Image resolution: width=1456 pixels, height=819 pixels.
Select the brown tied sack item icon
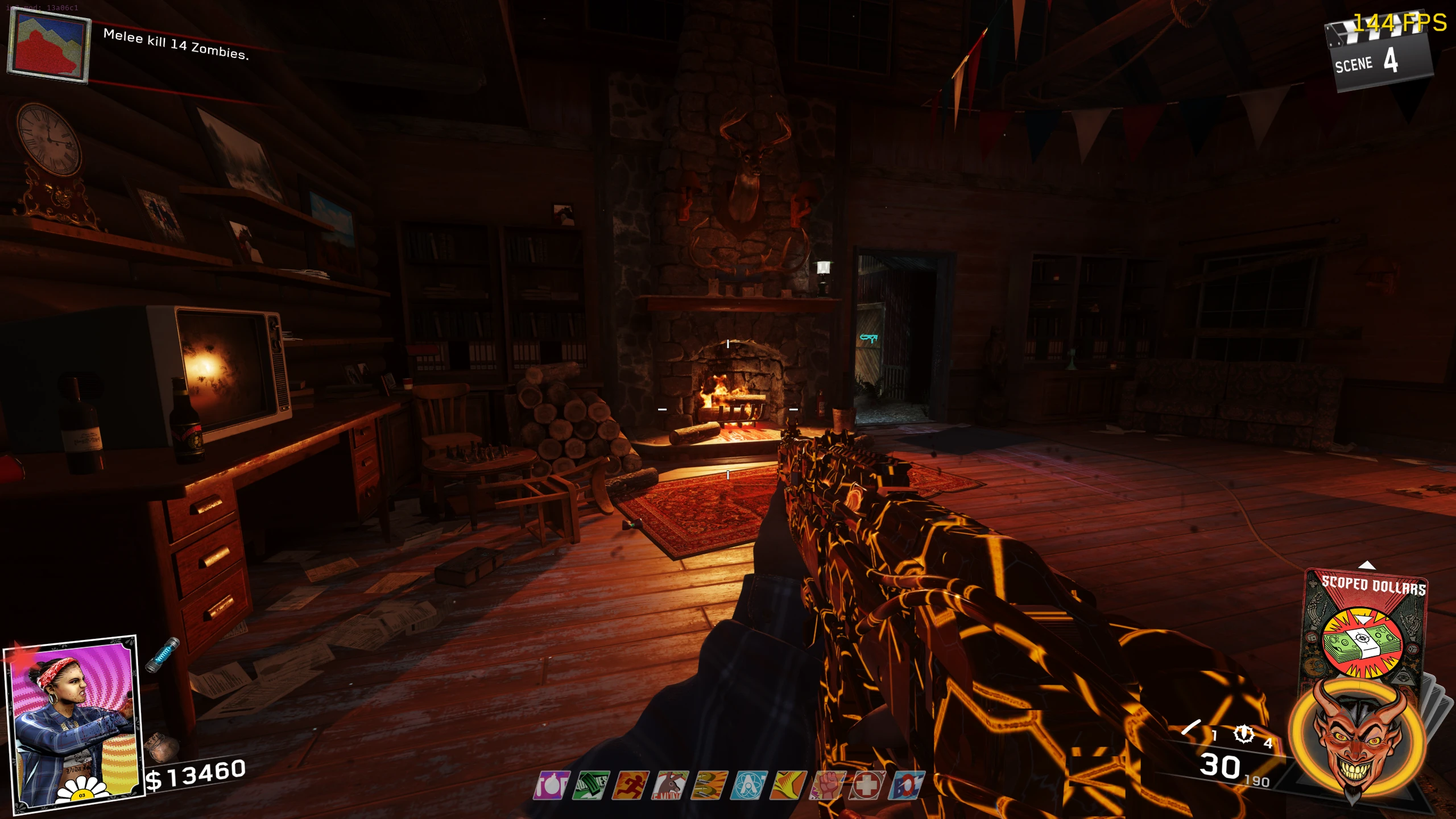(x=162, y=747)
